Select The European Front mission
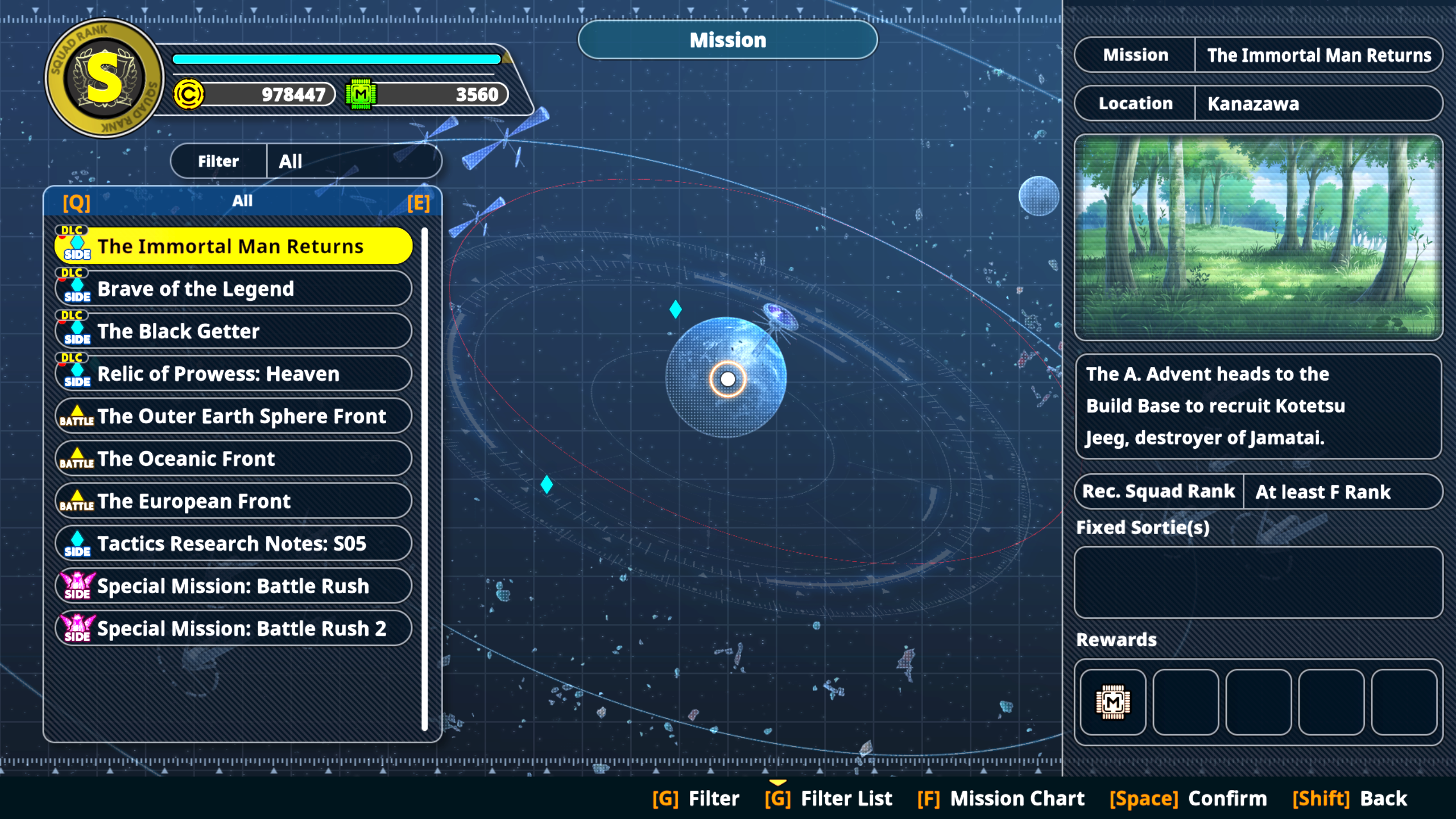This screenshot has width=1456, height=819. click(233, 502)
